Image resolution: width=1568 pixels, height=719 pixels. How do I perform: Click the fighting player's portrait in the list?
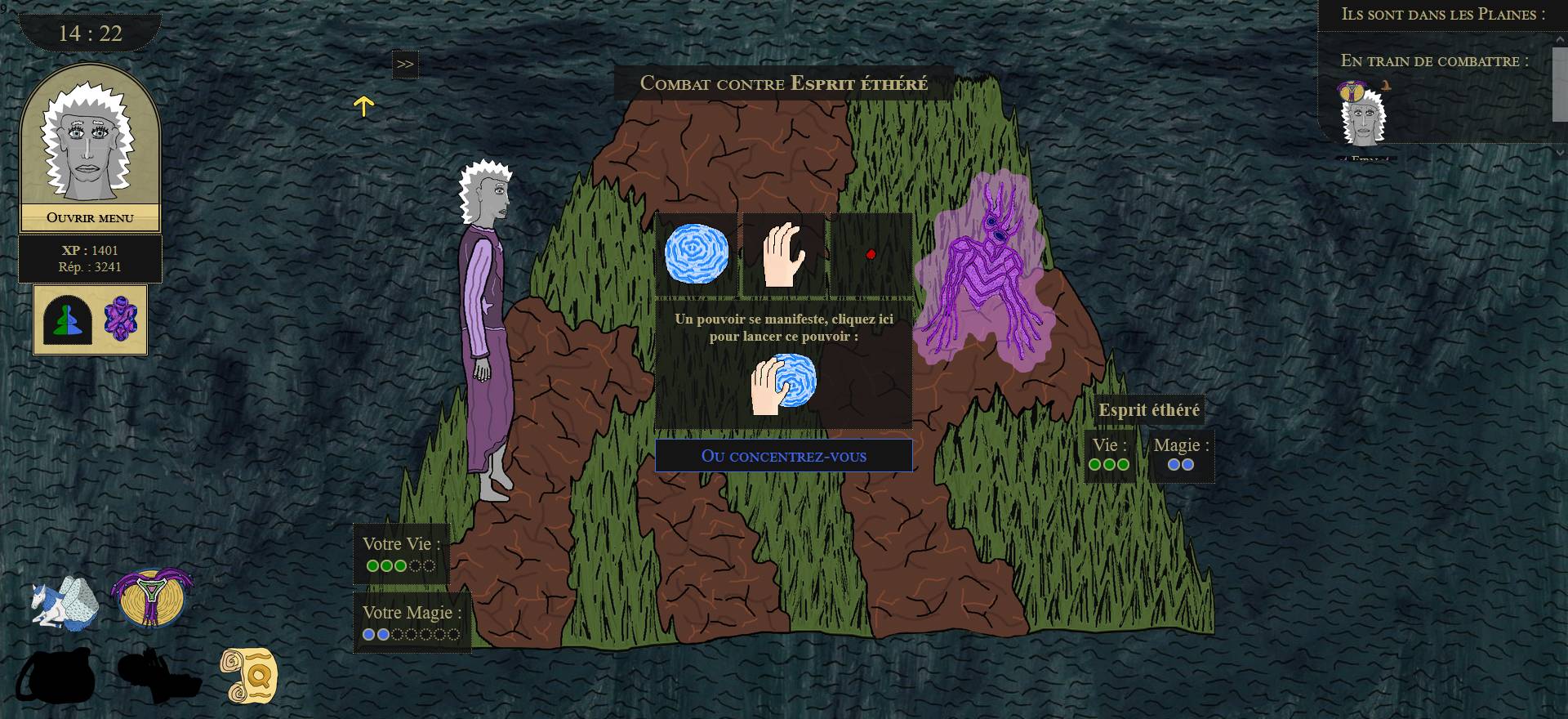[1363, 114]
